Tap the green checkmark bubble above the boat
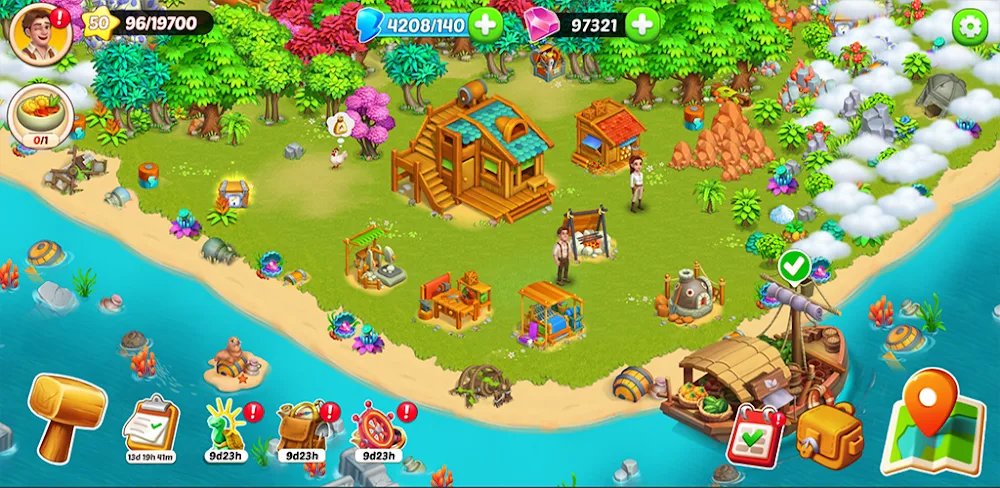 click(x=794, y=267)
